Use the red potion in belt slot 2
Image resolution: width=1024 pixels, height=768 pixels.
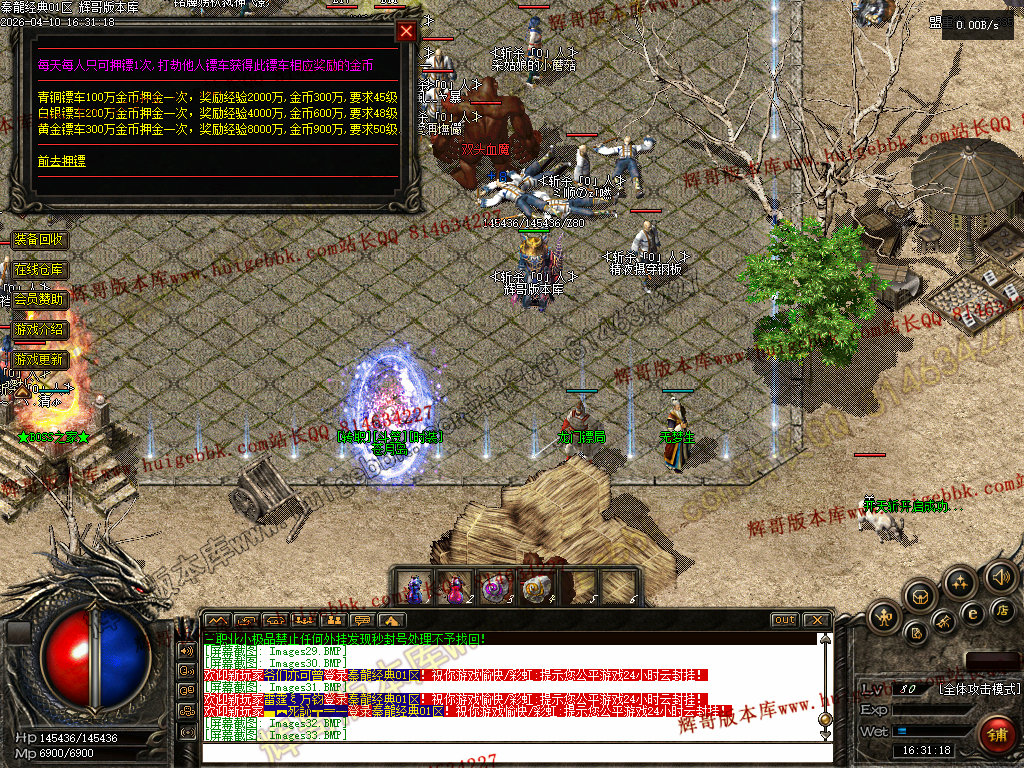coord(455,586)
